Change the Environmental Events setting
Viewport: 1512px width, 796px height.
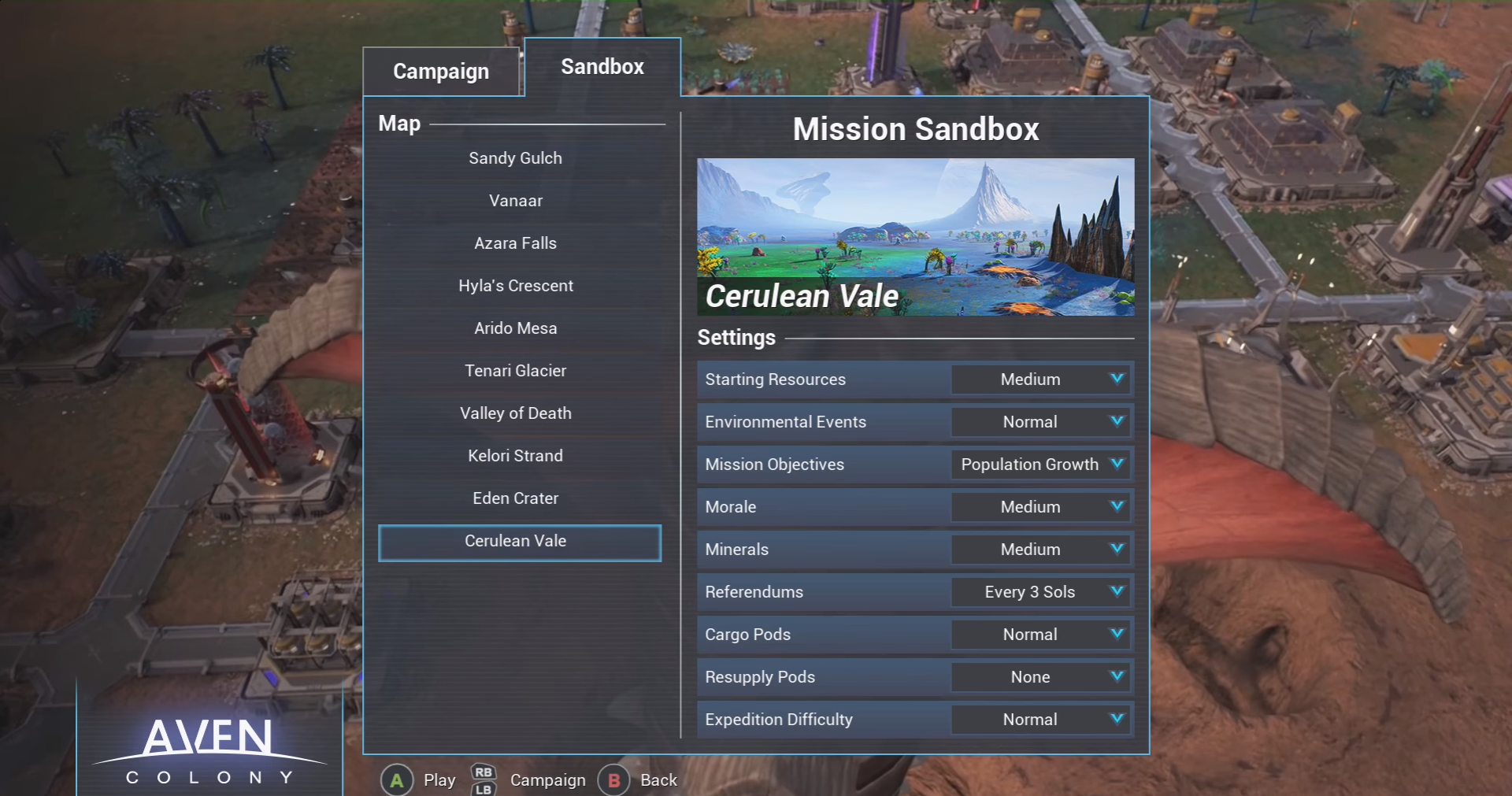[x=1041, y=422]
